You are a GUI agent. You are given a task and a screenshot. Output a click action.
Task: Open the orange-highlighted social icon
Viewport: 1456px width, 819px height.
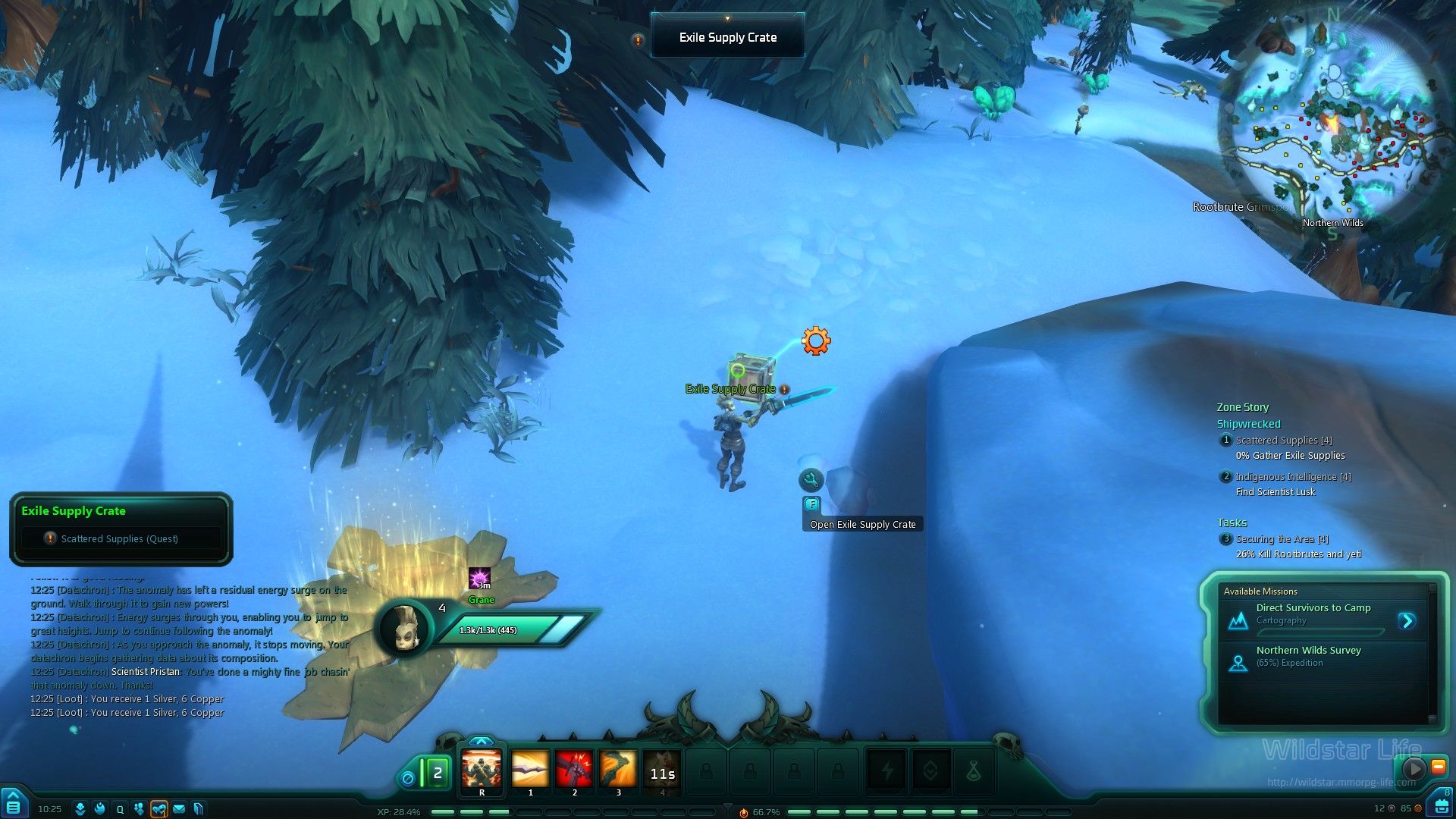[x=158, y=809]
